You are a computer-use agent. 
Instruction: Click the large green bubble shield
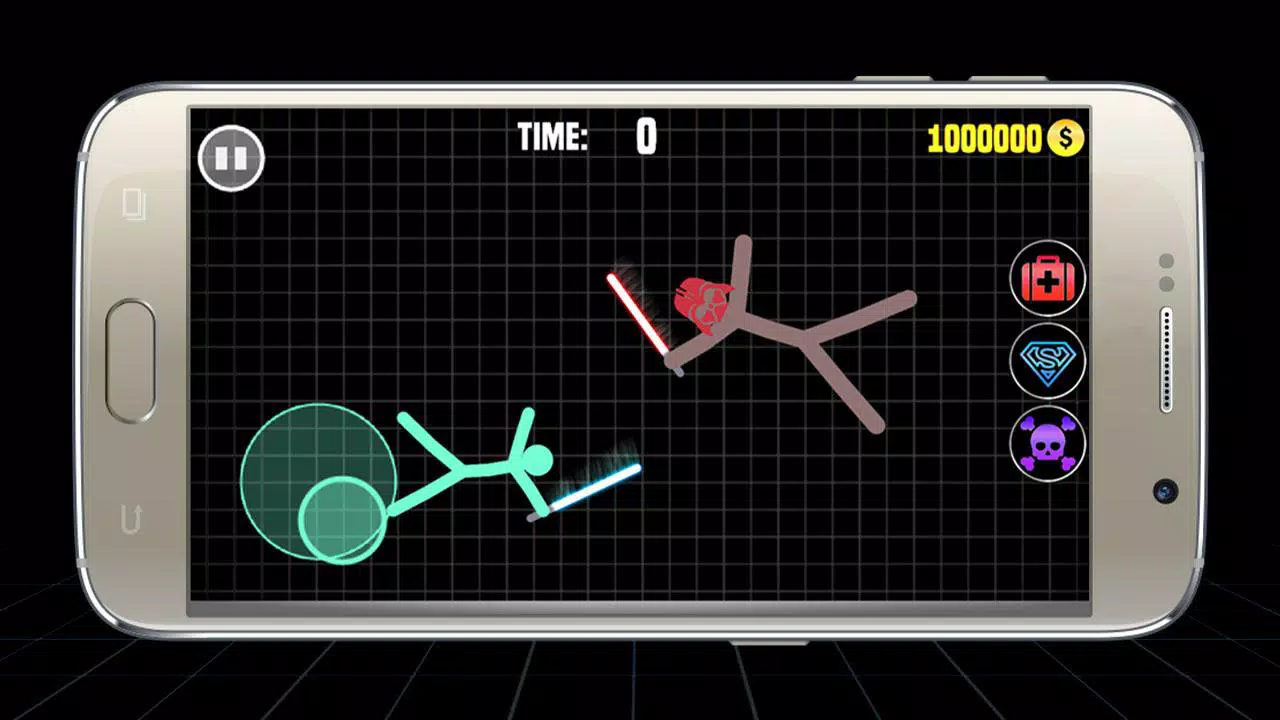point(320,480)
